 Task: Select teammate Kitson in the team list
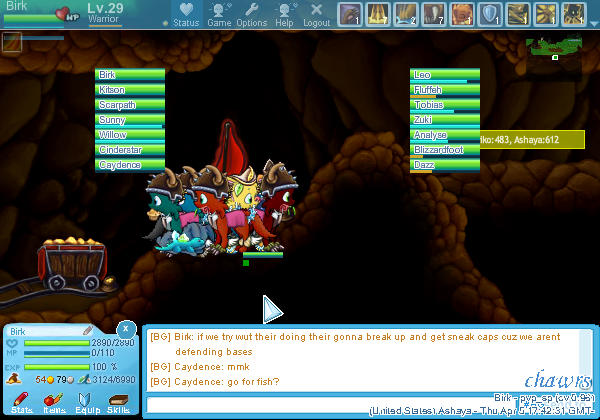point(130,90)
